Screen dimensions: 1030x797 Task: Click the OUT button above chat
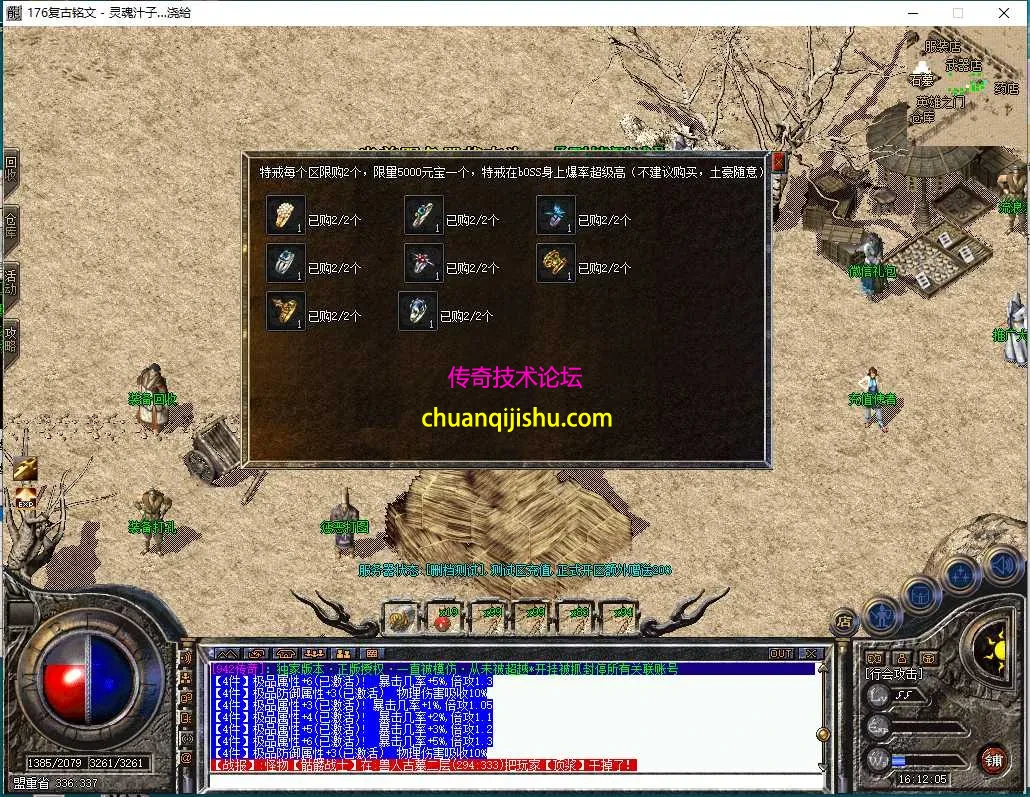tap(781, 653)
